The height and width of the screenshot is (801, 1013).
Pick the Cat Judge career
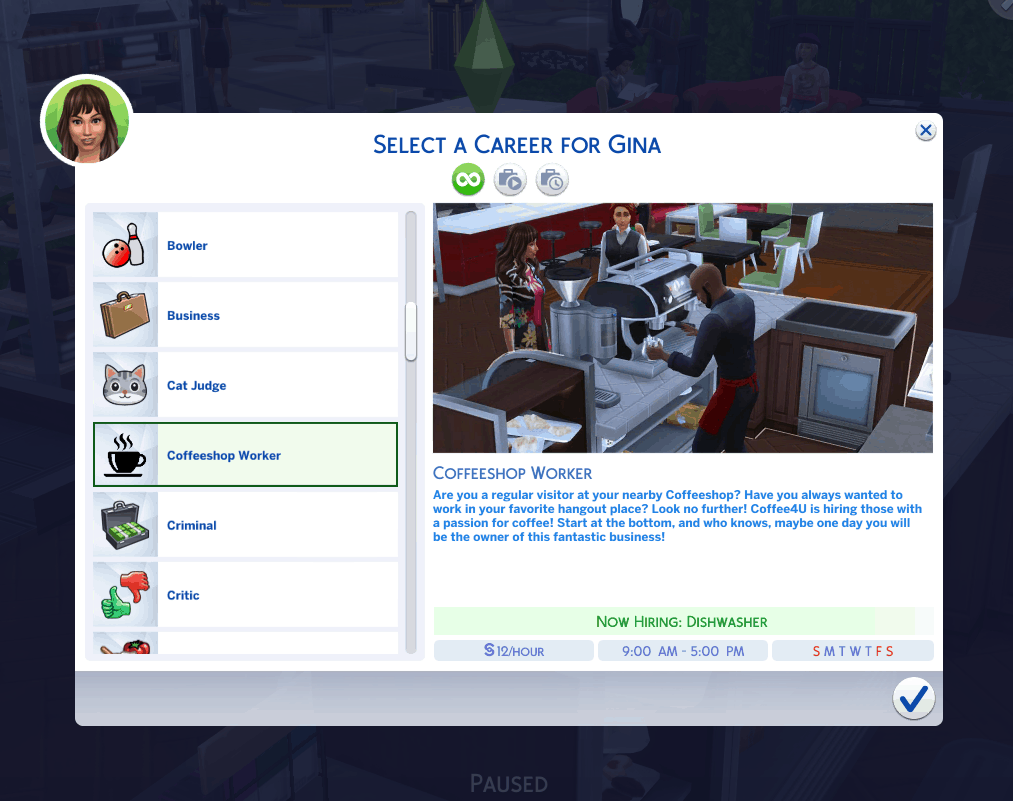click(245, 386)
